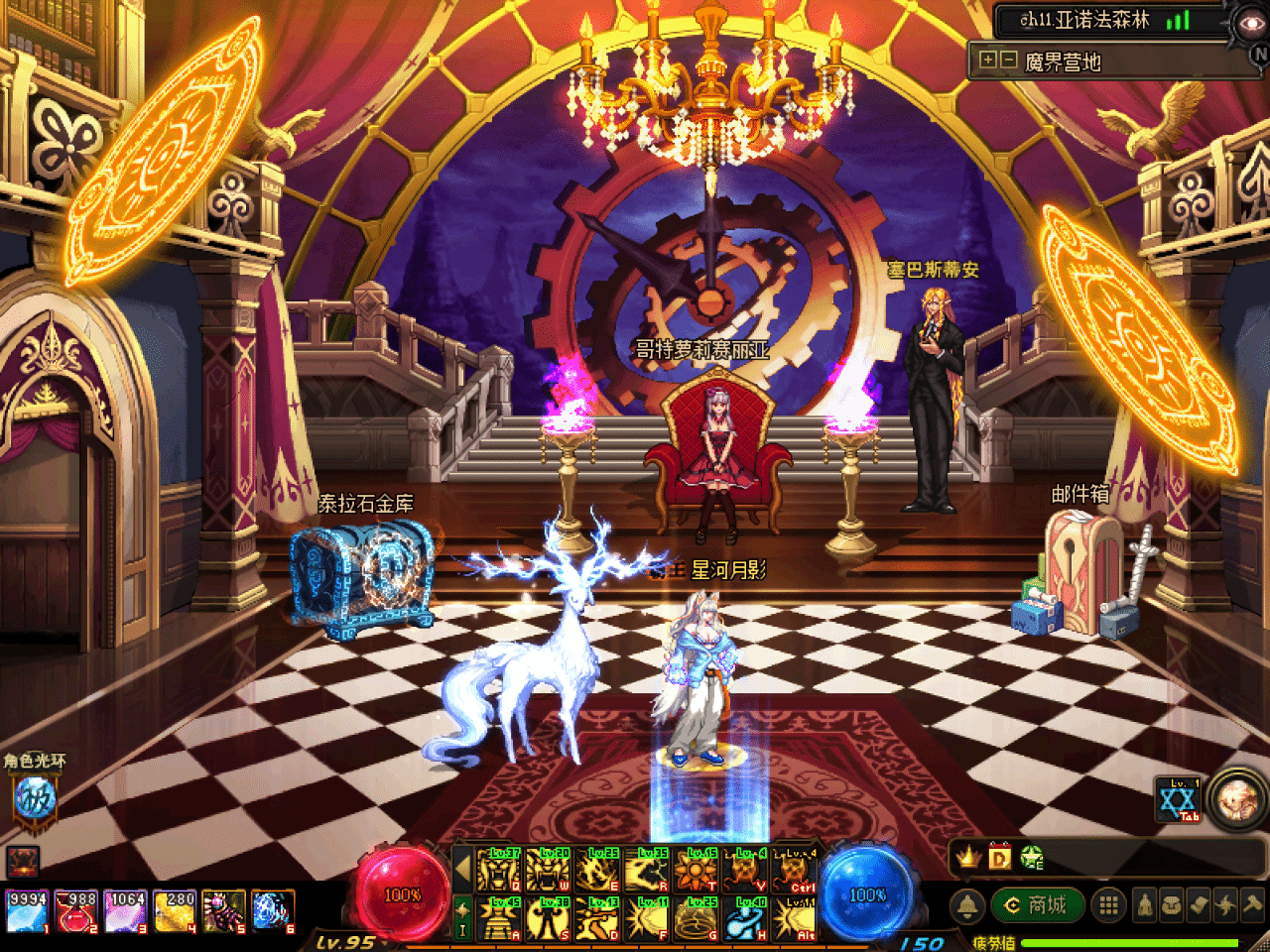Select the pink item with count 1064
Viewport: 1270px width, 952px height.
125,911
